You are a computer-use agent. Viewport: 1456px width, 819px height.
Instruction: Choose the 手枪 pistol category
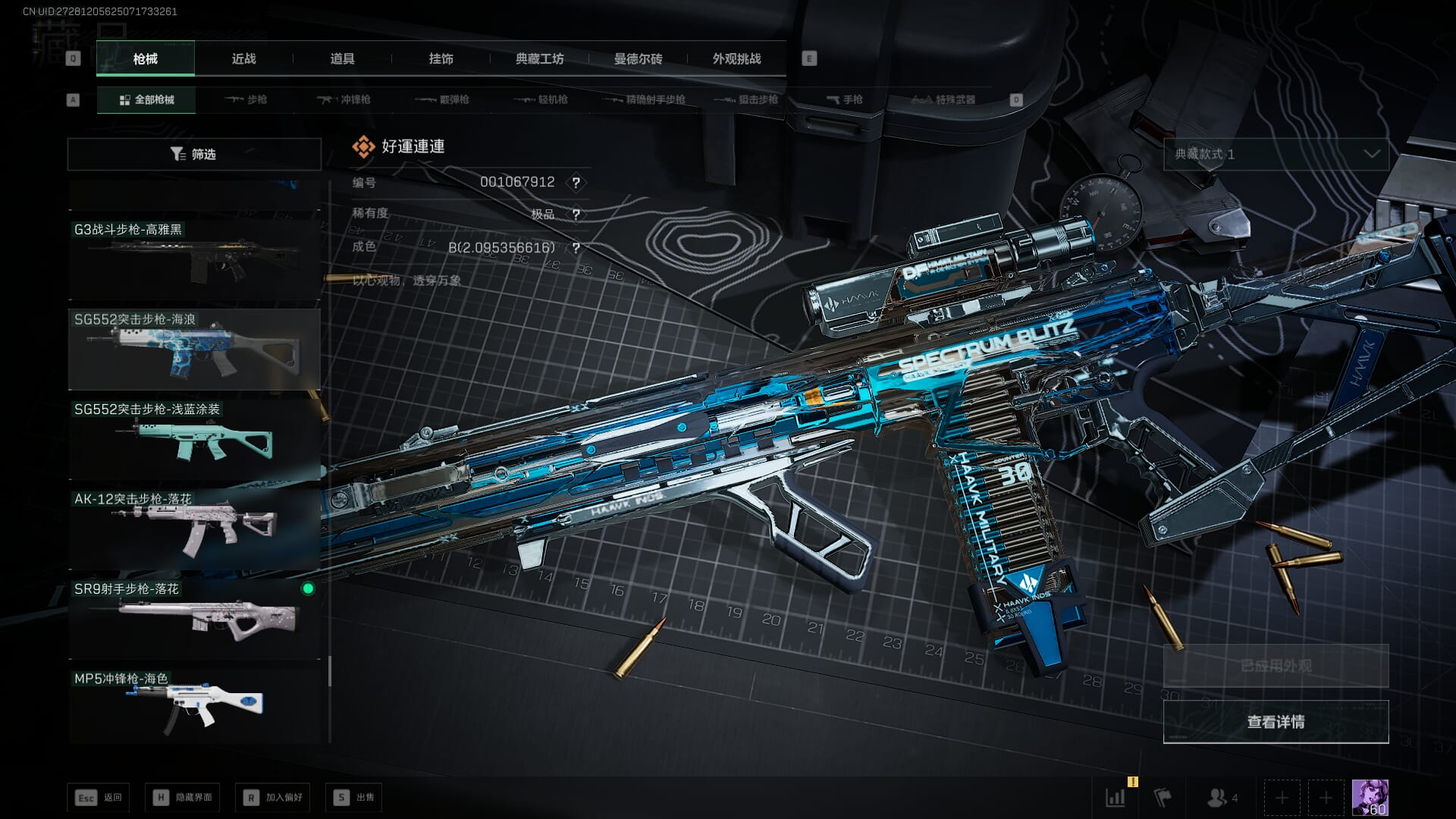[845, 99]
